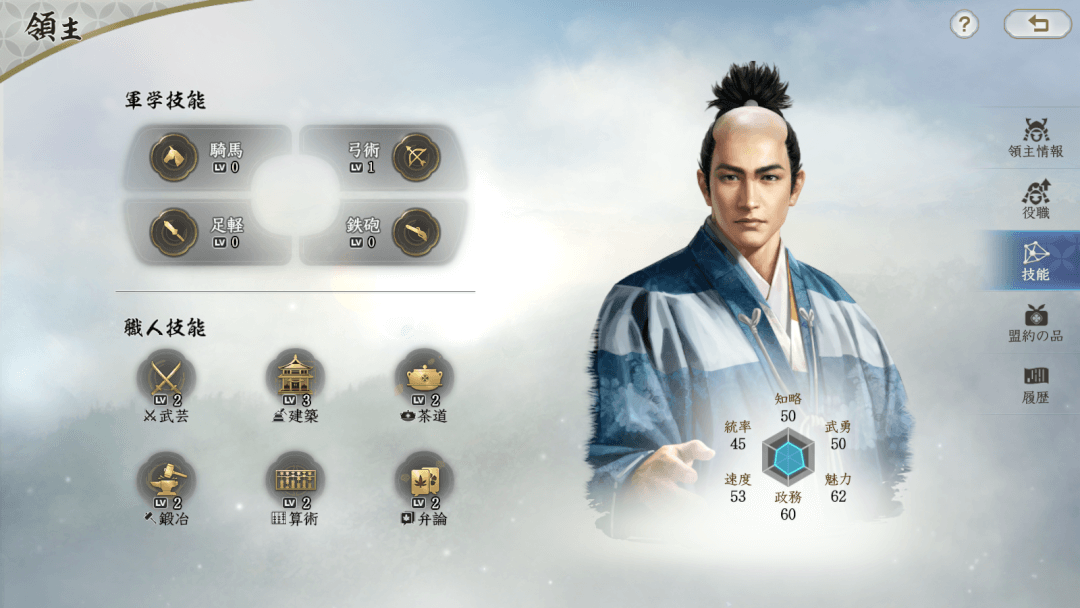
Task: Select the 技能 skills tab
Action: click(1035, 260)
